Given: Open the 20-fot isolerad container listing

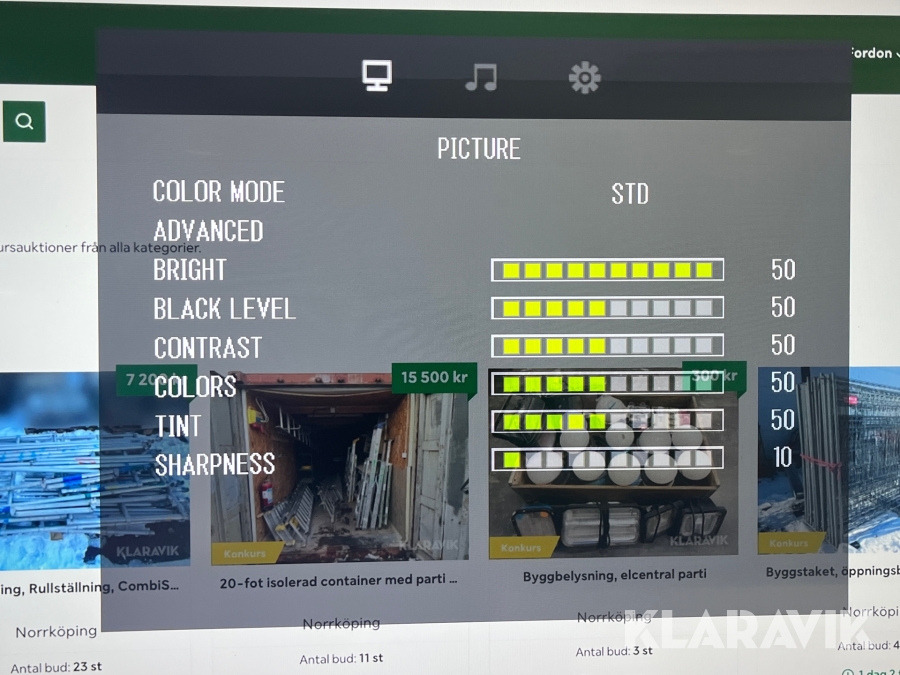Looking at the screenshot, I should 339,581.
